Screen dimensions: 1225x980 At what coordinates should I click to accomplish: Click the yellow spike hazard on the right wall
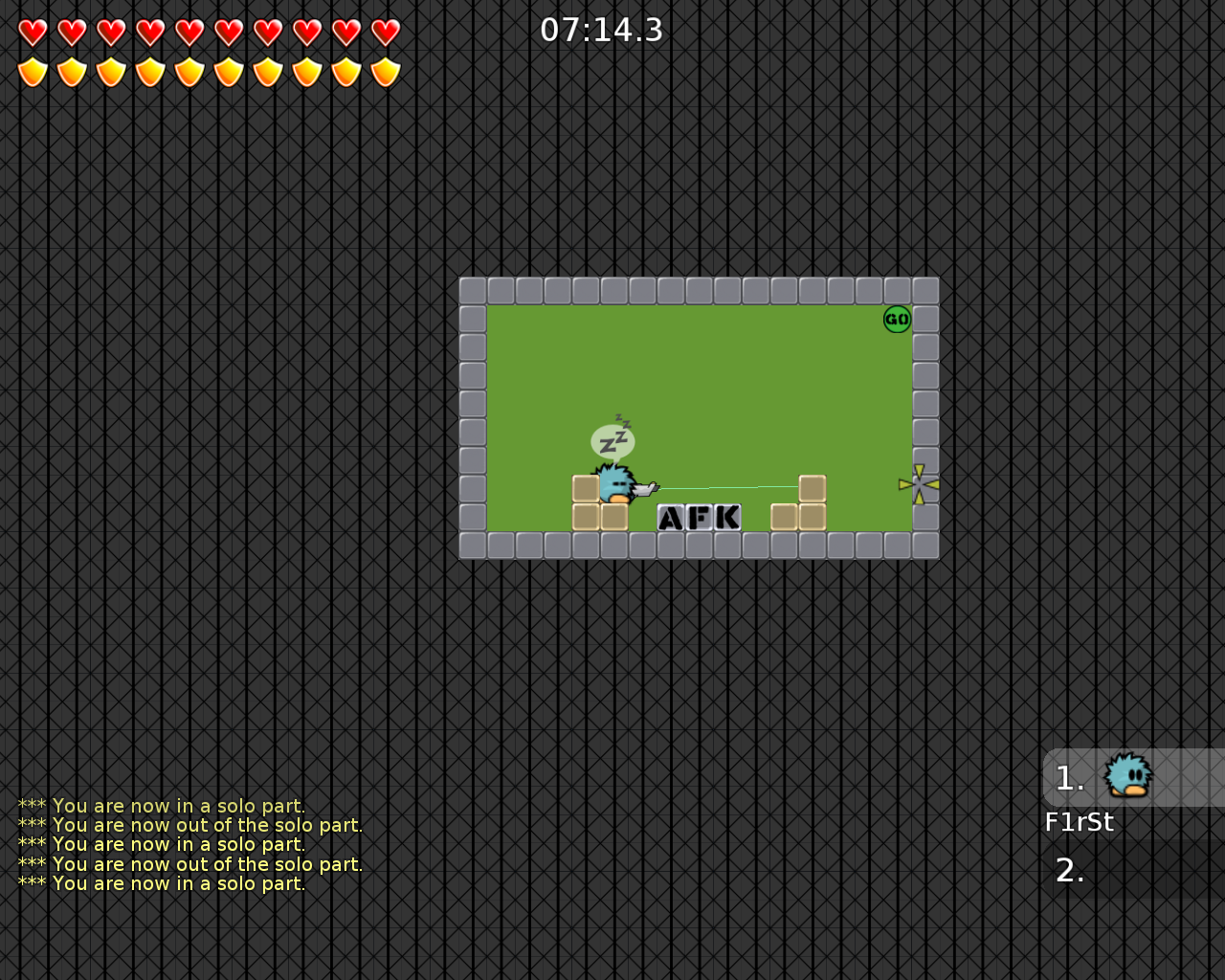(x=918, y=483)
